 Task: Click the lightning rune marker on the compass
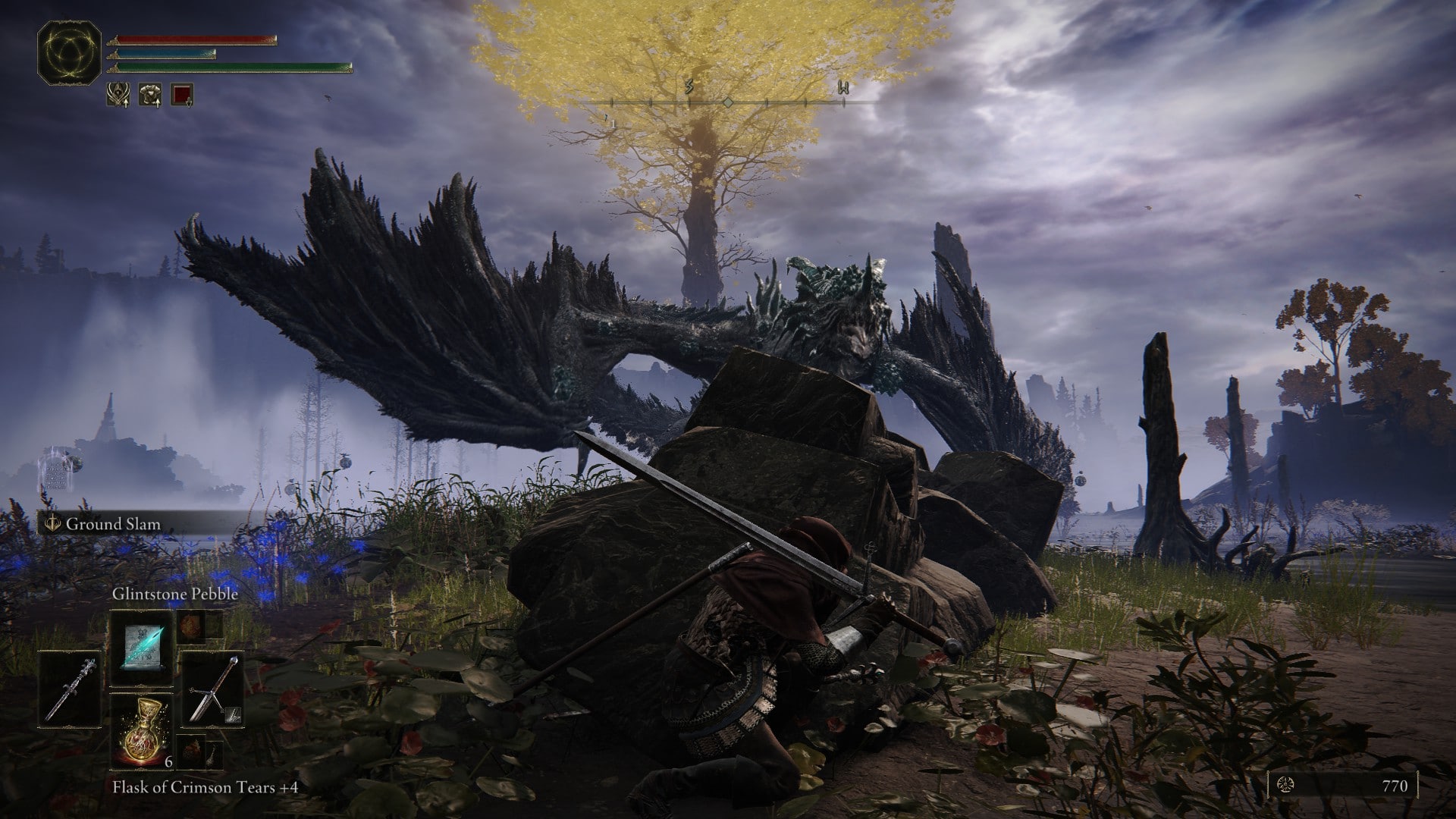coord(689,86)
